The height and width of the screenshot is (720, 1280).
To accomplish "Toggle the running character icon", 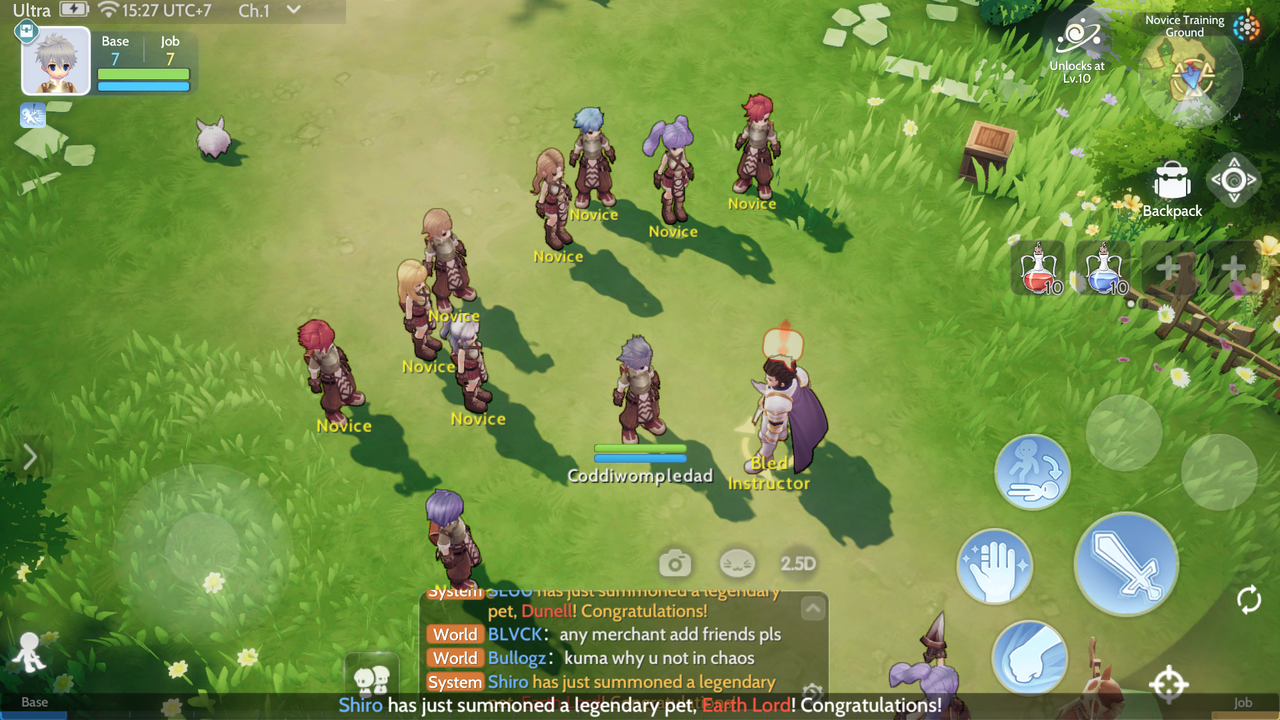I will coord(29,653).
